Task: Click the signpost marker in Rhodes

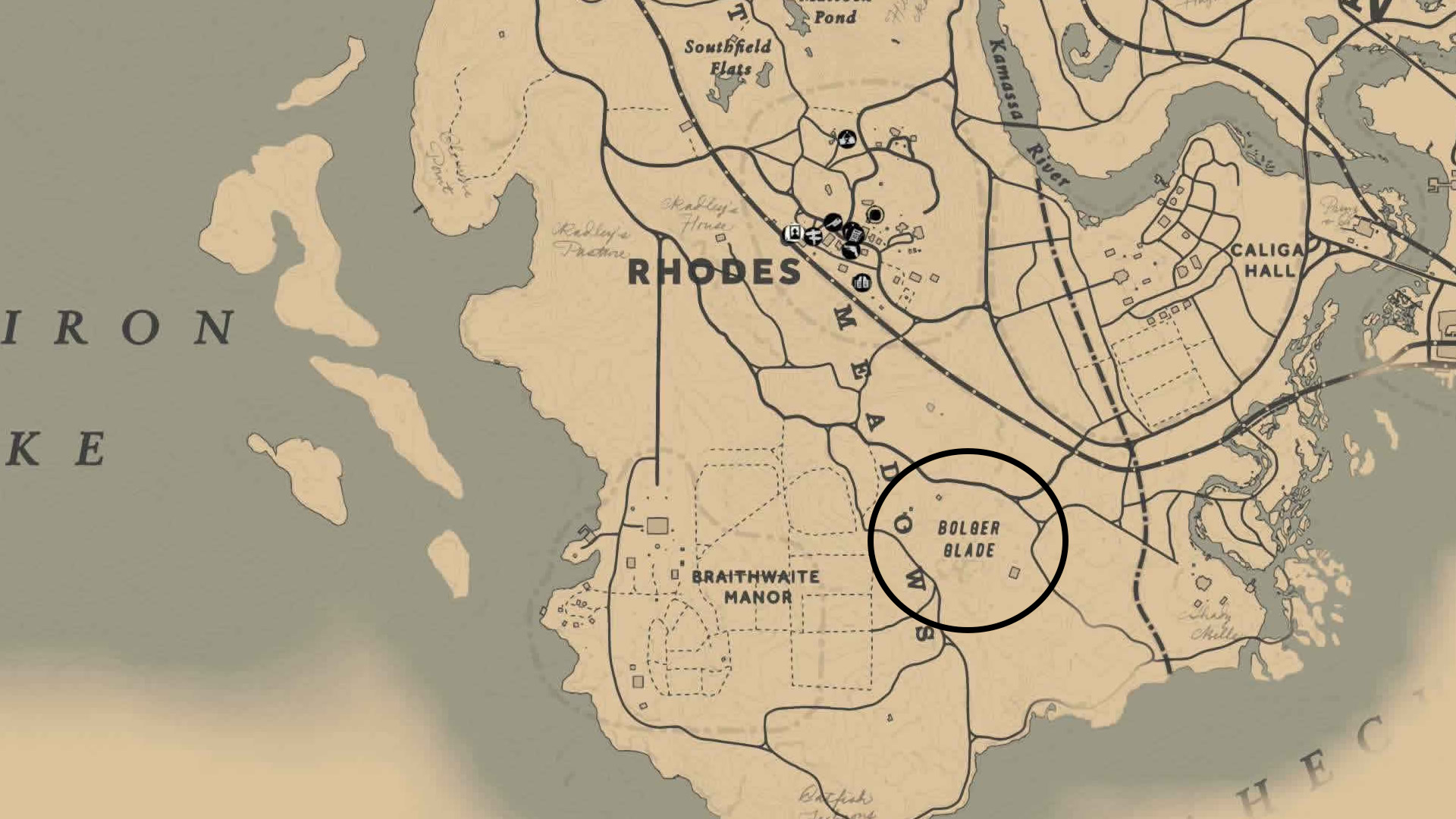Action: (x=813, y=236)
